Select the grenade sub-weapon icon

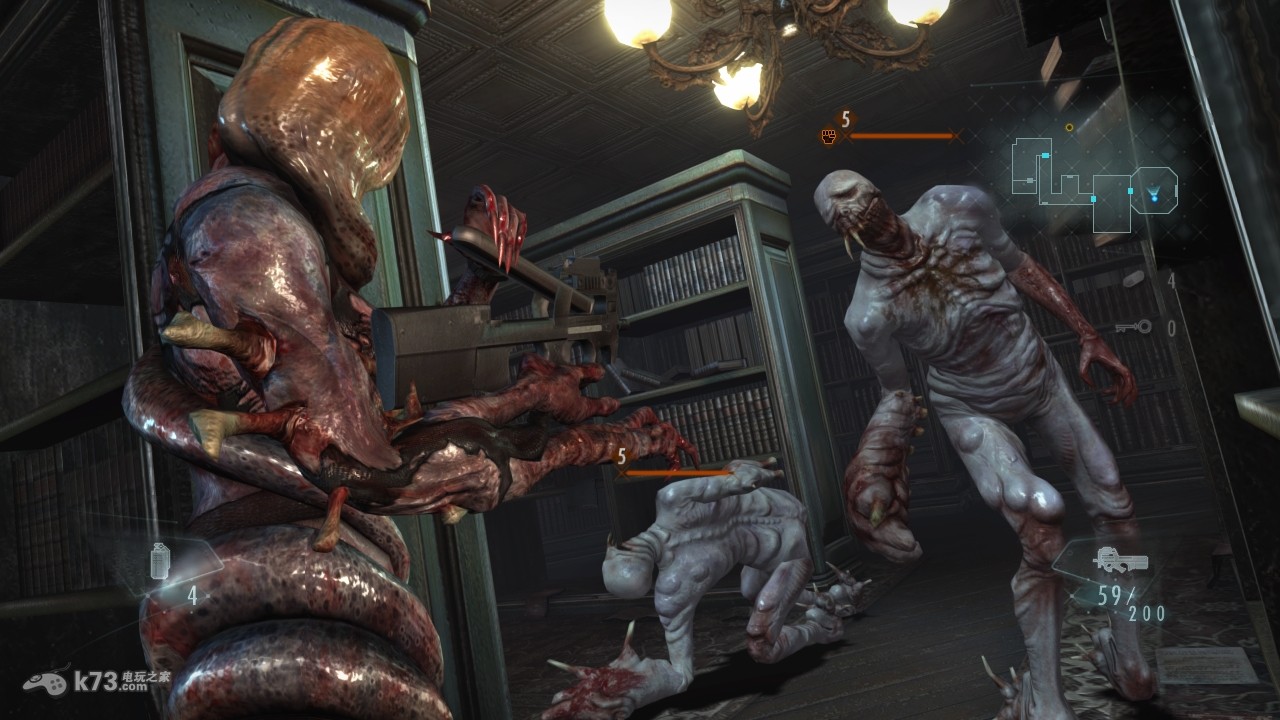[x=160, y=561]
